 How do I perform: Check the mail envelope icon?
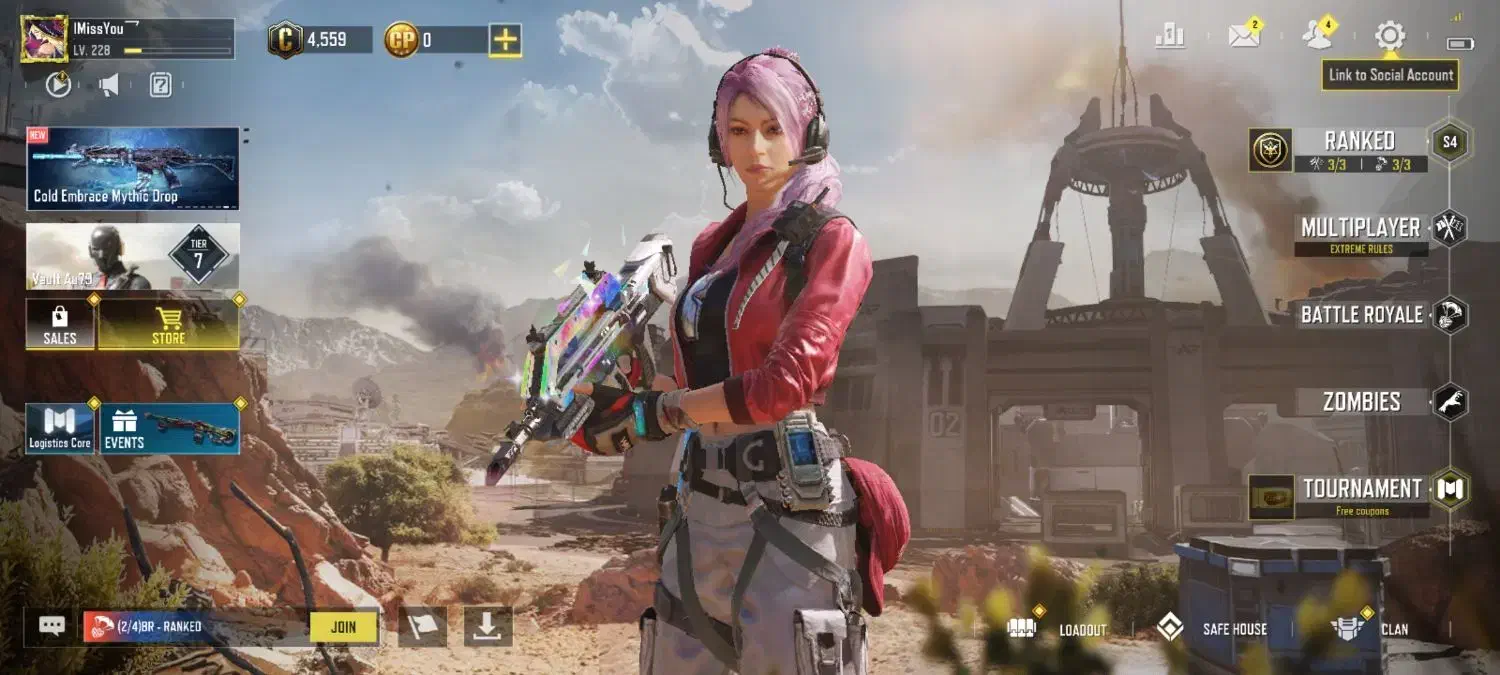coord(1244,37)
